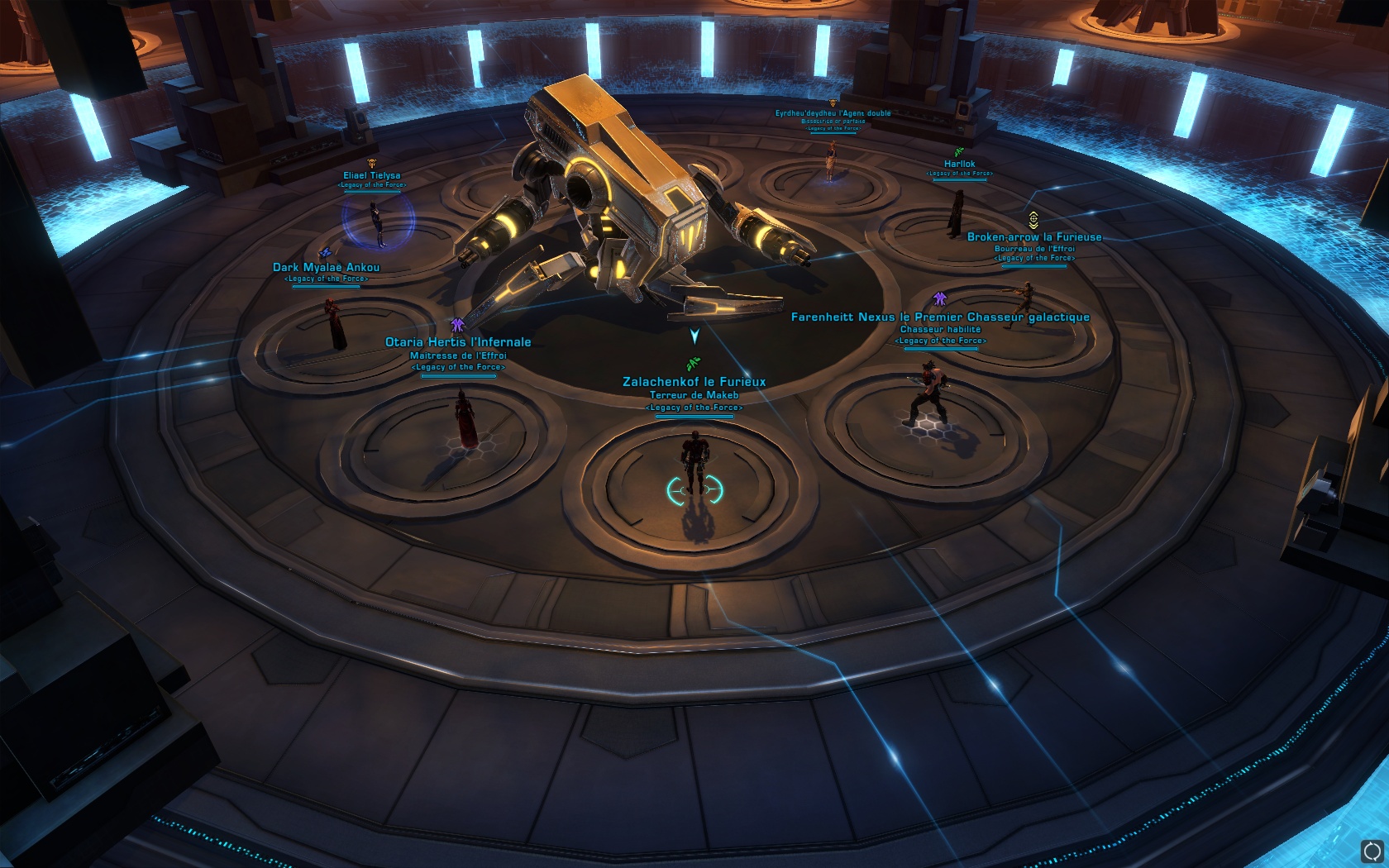Click the Legacy of the Force text under Harllok
This screenshot has height=868, width=1389.
958,174
